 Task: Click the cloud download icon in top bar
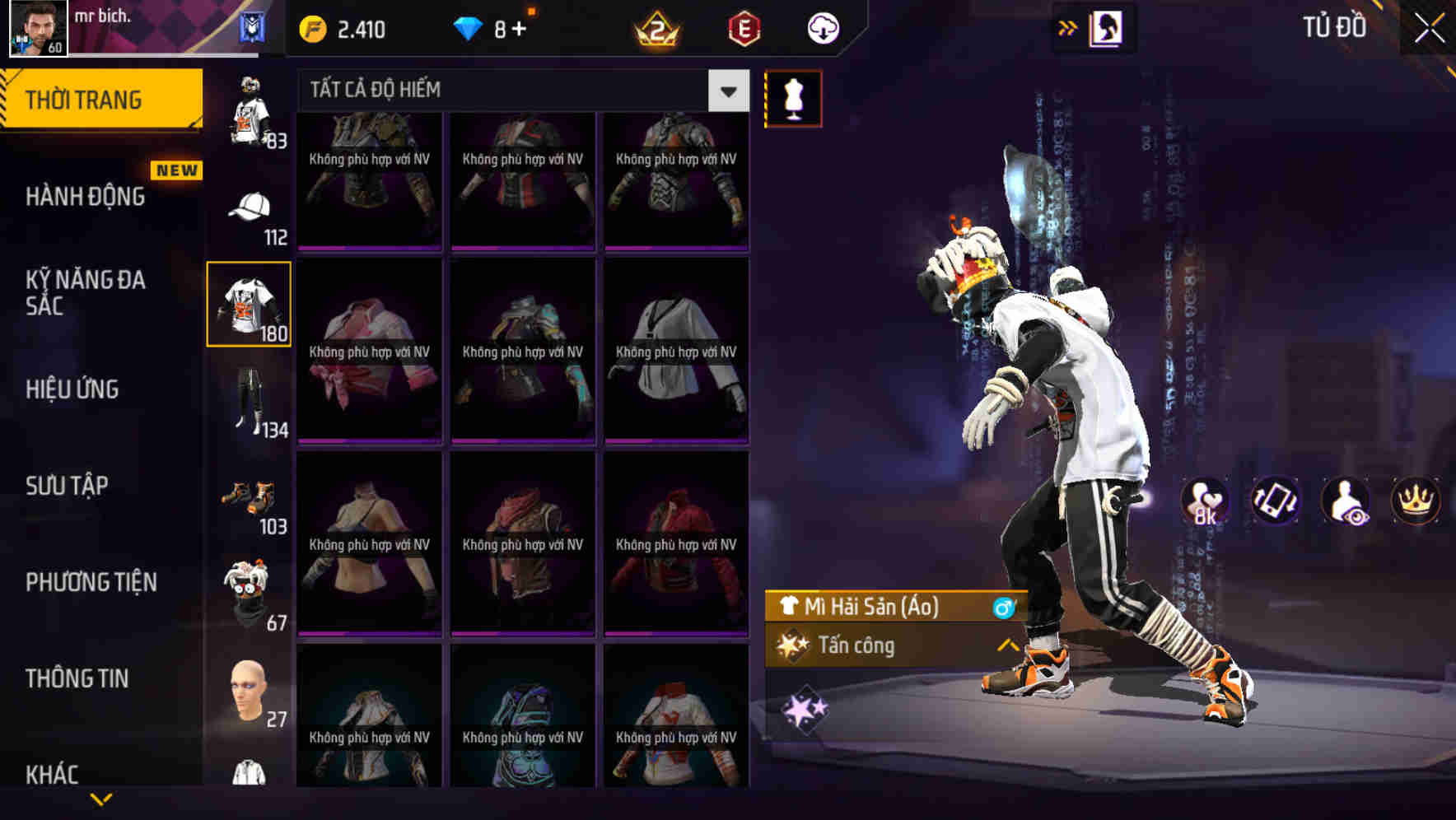(x=823, y=27)
